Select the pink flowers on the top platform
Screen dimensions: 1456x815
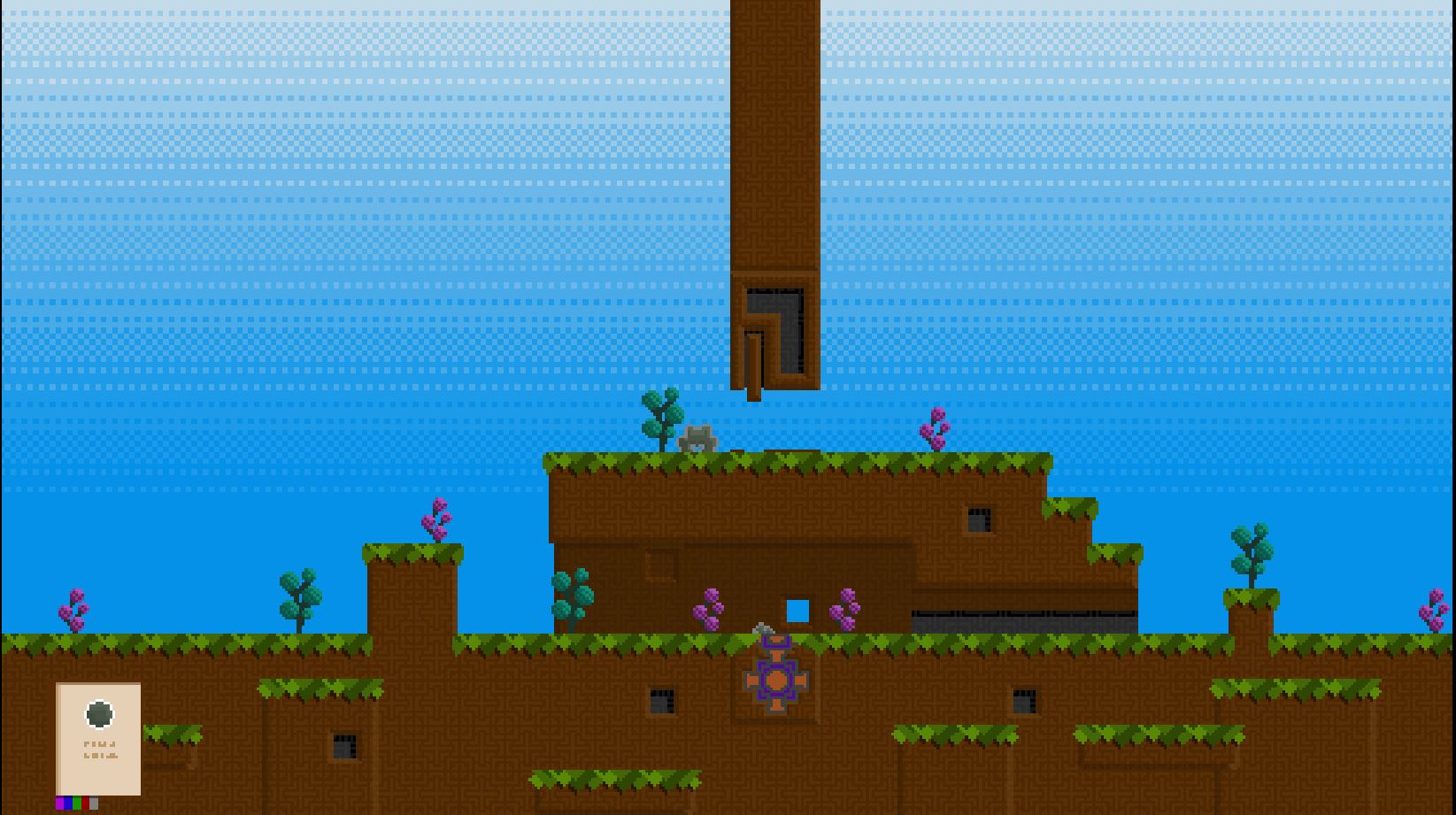[x=934, y=429]
